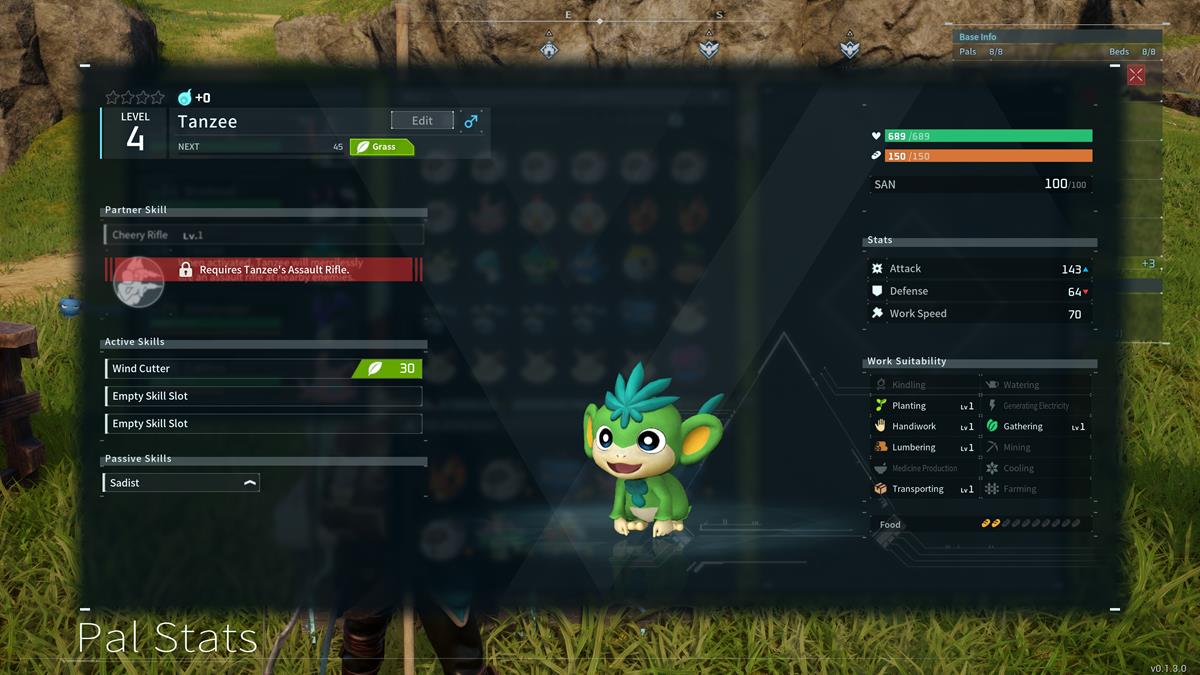Viewport: 1200px width, 675px height.
Task: Click the Handiwork work suitability
Action: [922, 427]
